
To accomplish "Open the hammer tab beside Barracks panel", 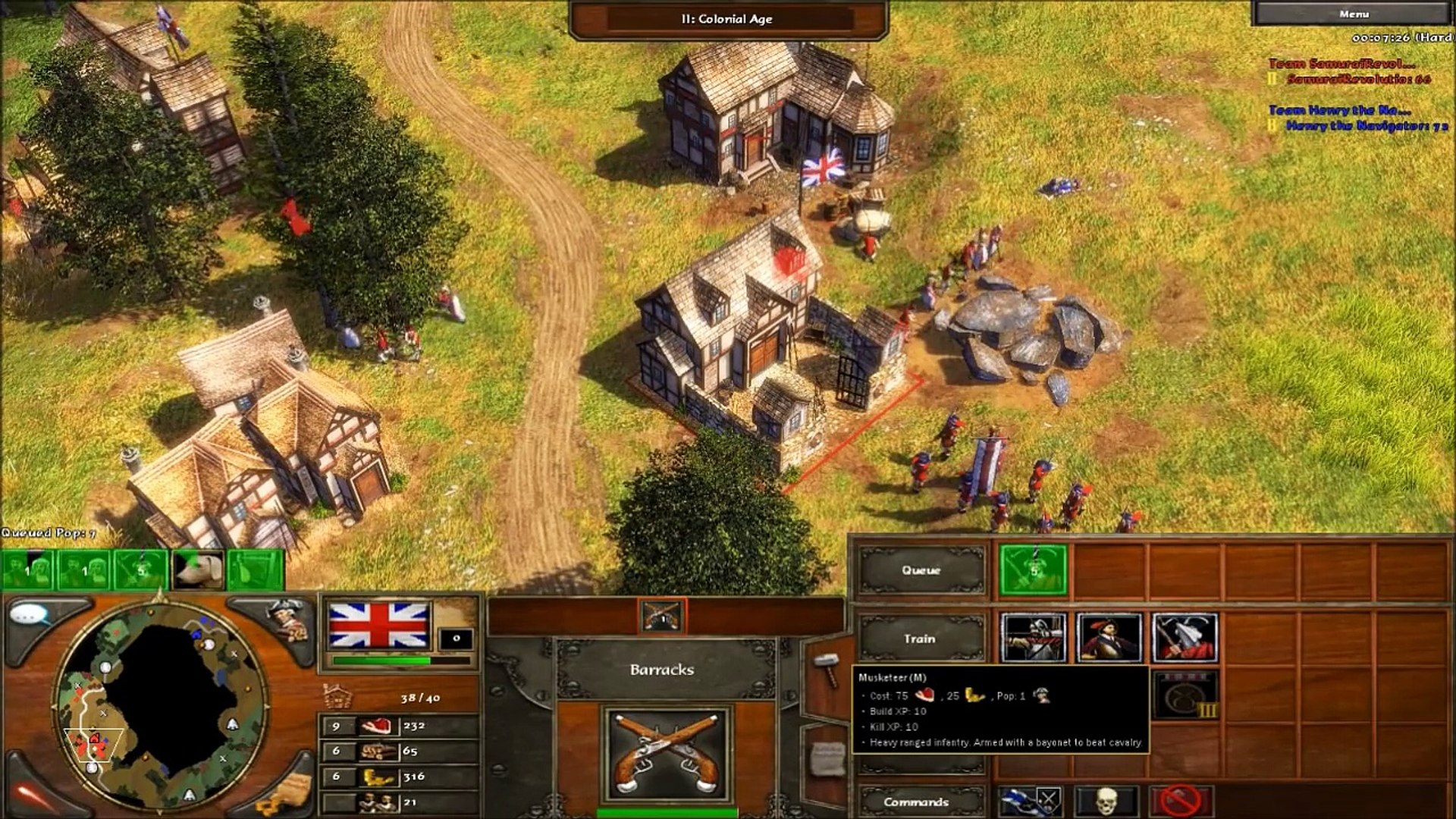I will [x=825, y=669].
